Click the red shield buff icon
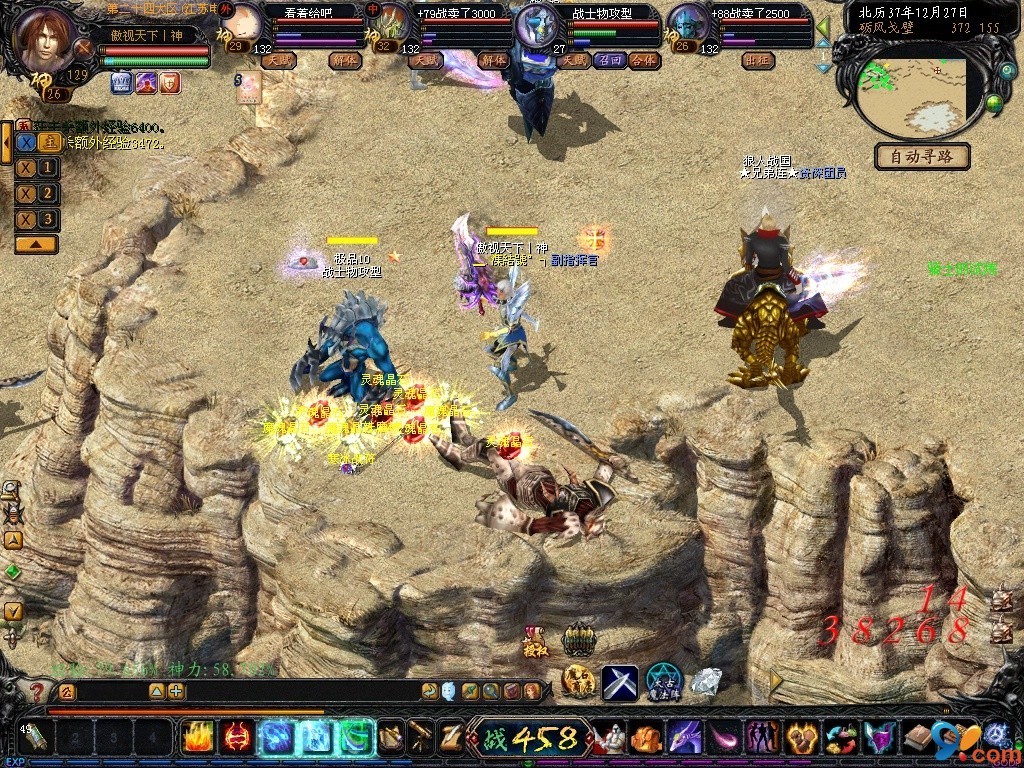This screenshot has height=768, width=1024. click(170, 82)
